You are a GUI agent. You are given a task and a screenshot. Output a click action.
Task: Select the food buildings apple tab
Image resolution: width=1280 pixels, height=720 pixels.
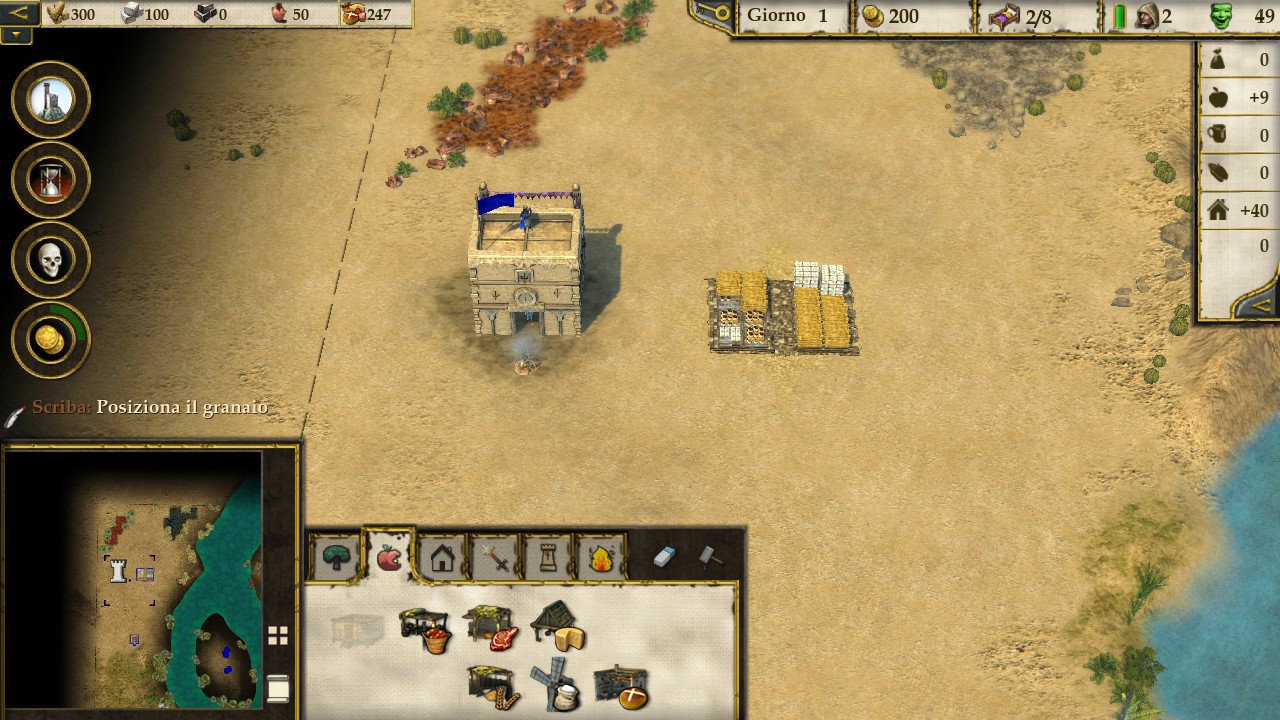click(x=389, y=557)
